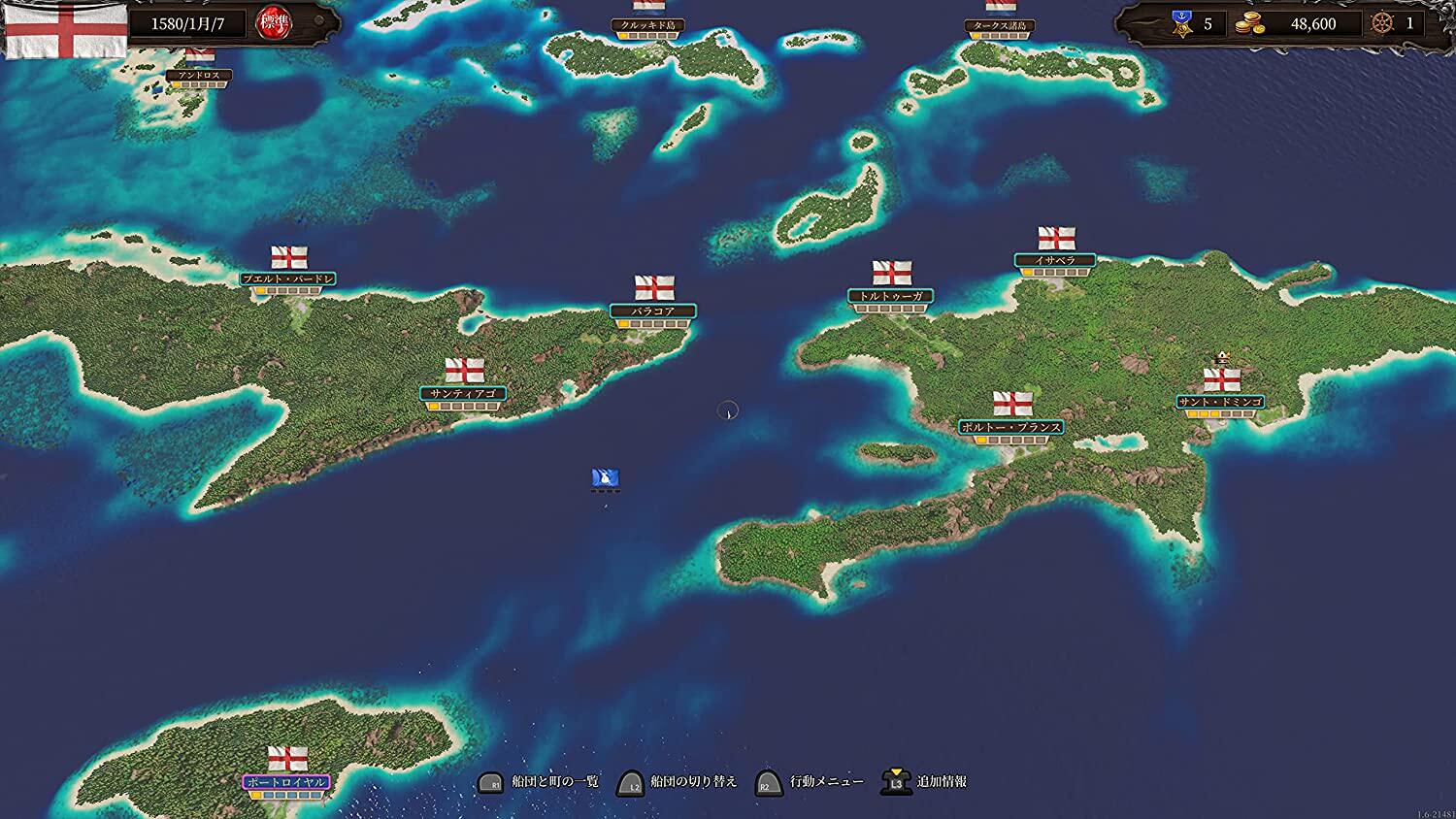Select the Isabela town label
Image resolution: width=1456 pixels, height=819 pixels.
coord(1055,260)
